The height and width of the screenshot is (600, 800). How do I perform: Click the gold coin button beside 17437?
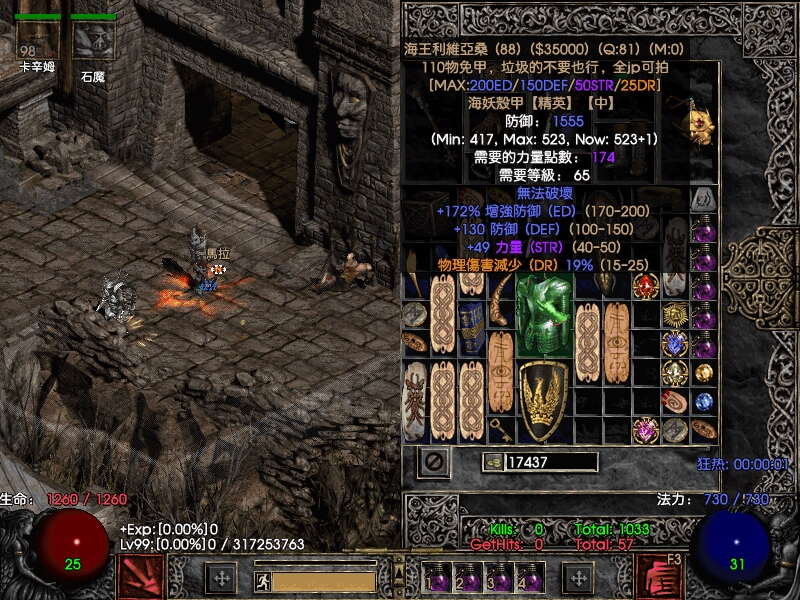[492, 462]
